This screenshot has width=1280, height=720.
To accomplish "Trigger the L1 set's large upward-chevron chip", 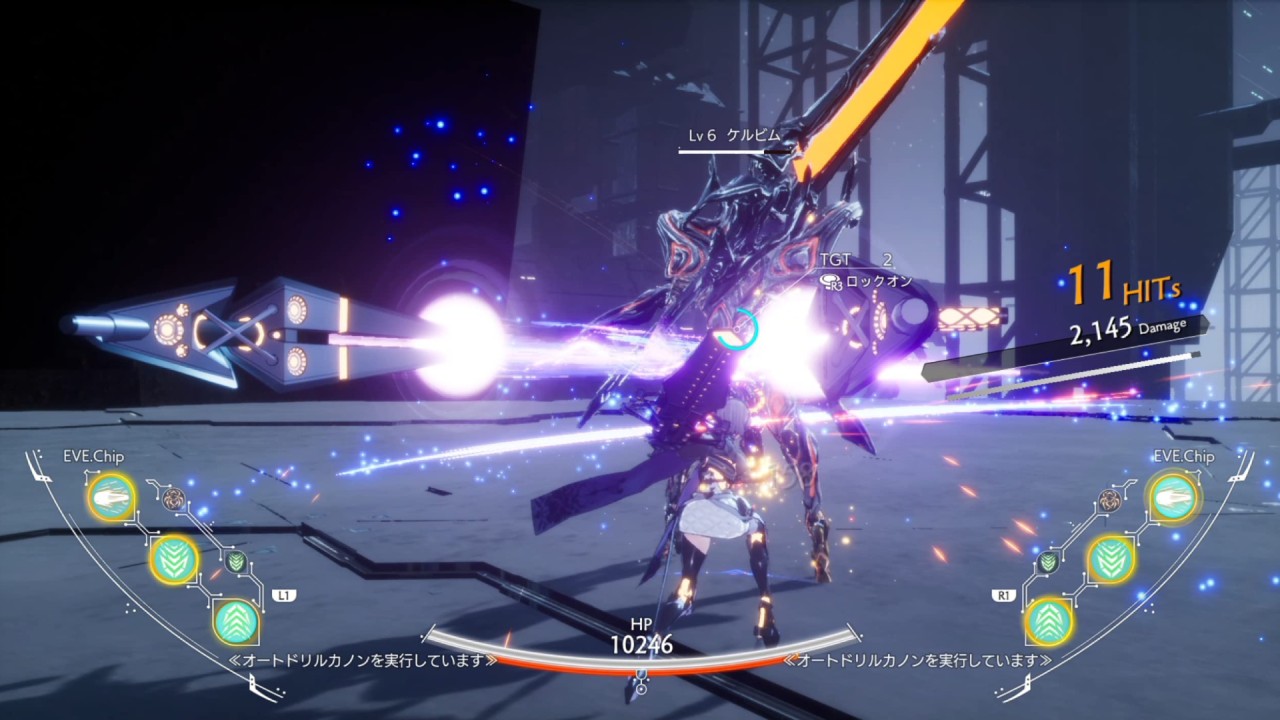I will 236,622.
